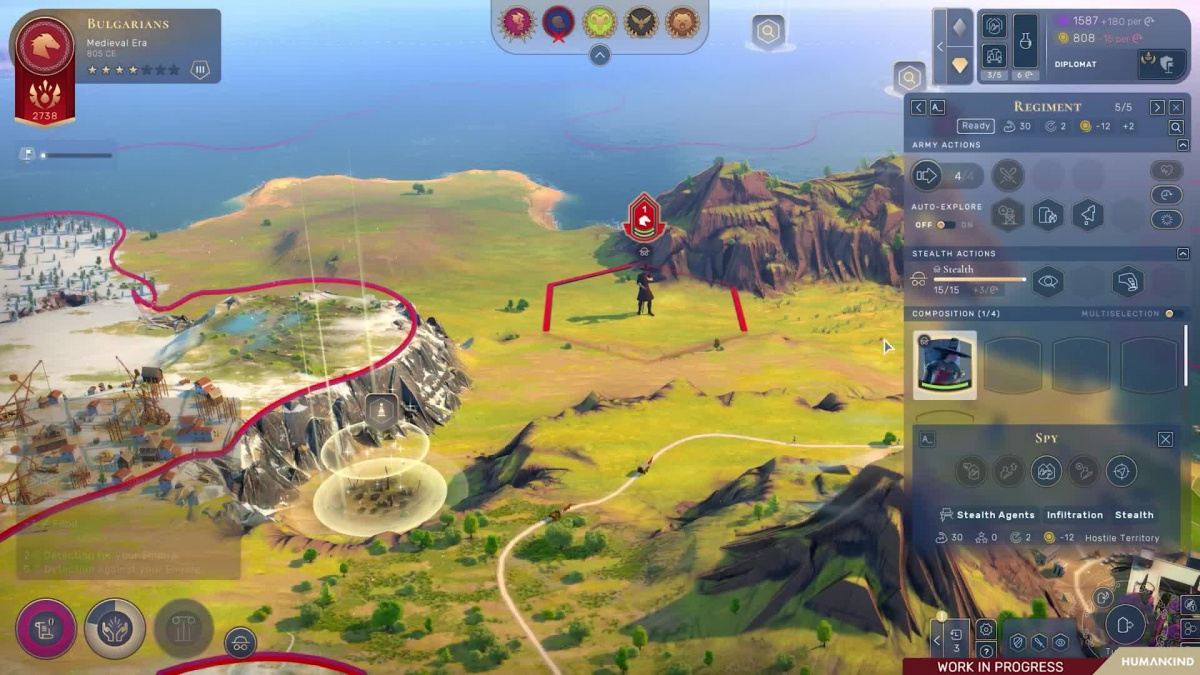1200x675 pixels.
Task: Select the ram head empire emblem
Action: (x=599, y=23)
